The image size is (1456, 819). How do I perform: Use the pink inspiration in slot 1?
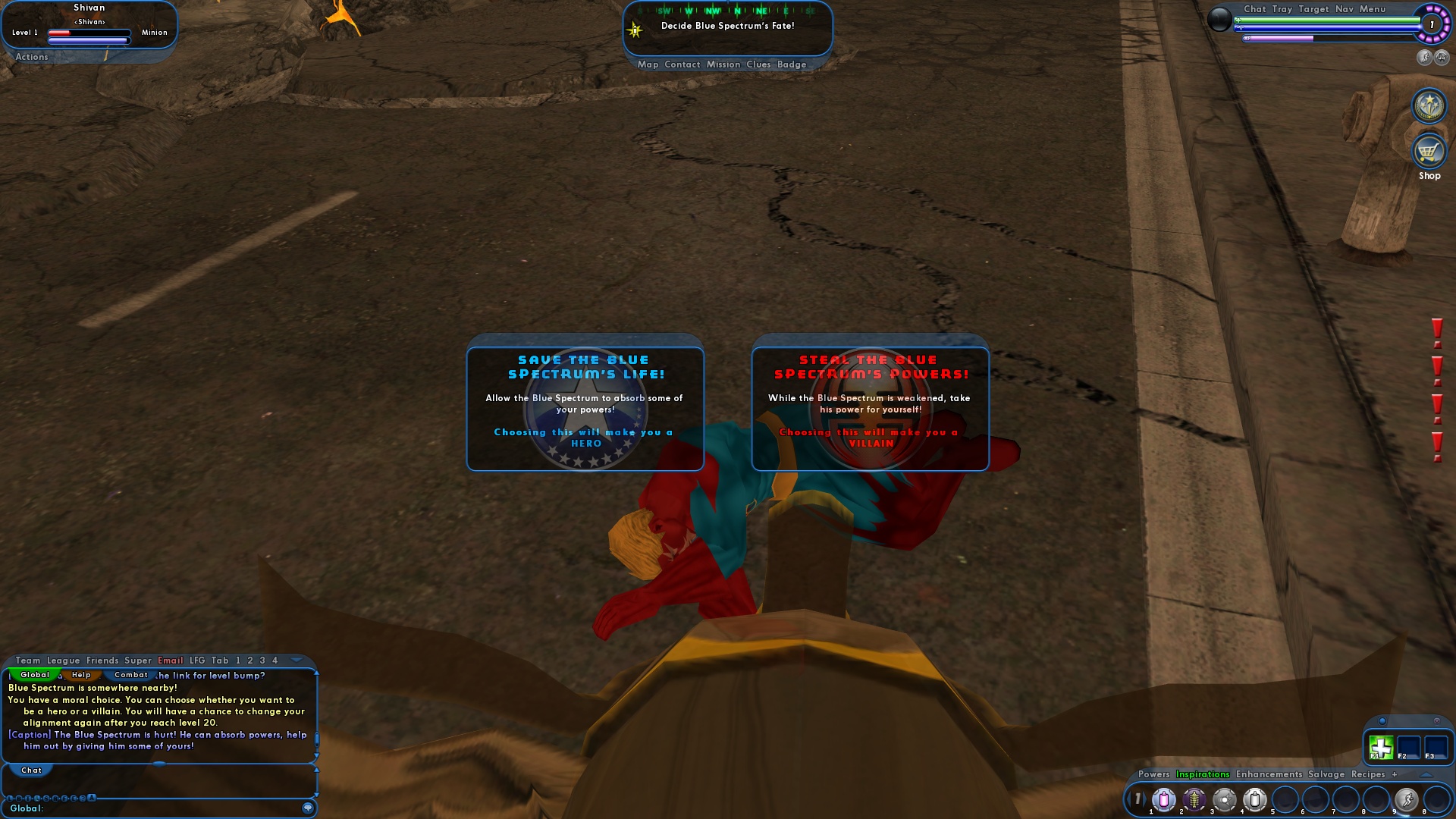tap(1163, 800)
